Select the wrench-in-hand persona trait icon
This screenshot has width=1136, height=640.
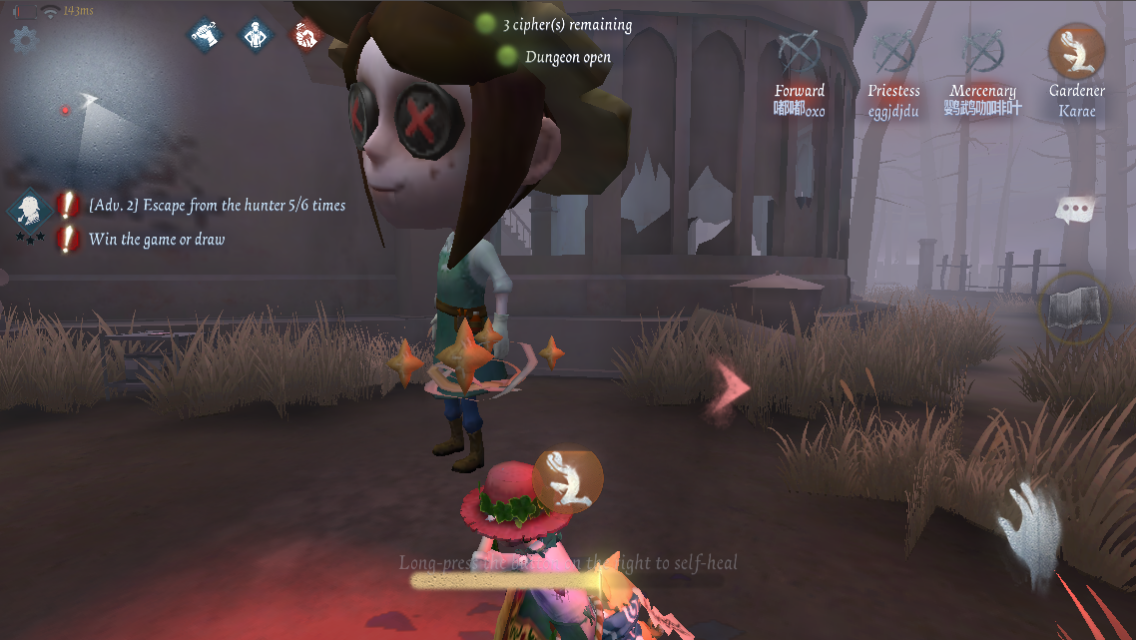point(206,35)
